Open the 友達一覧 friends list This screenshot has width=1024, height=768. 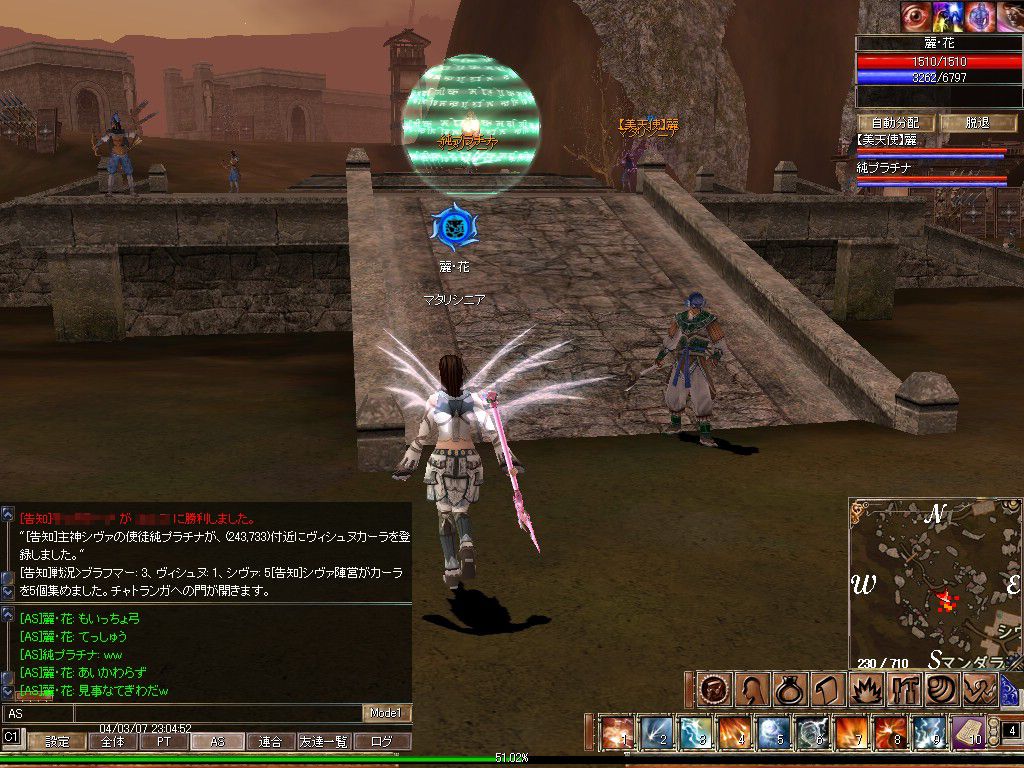pos(325,742)
